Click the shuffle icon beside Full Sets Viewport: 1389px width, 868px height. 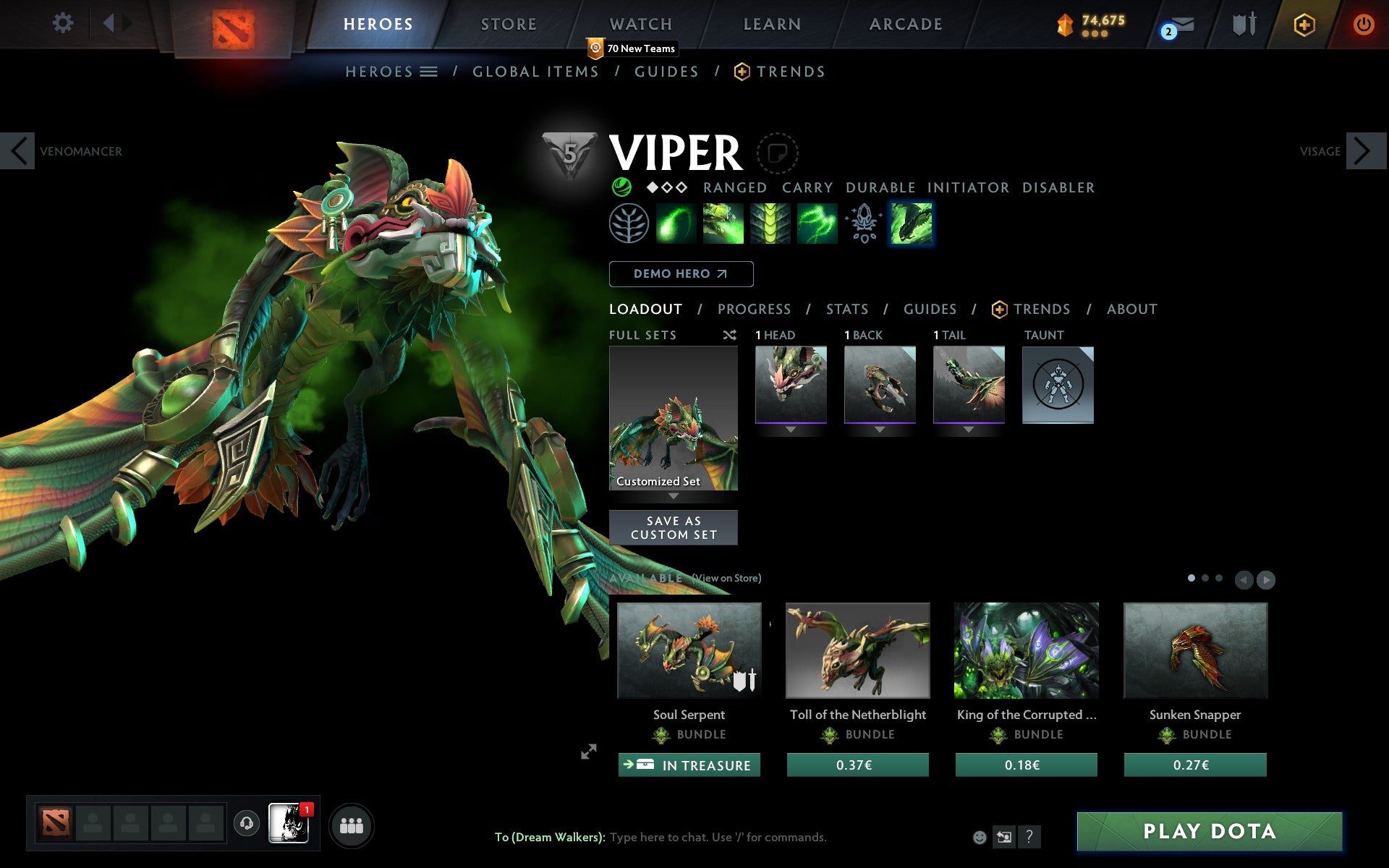(729, 335)
